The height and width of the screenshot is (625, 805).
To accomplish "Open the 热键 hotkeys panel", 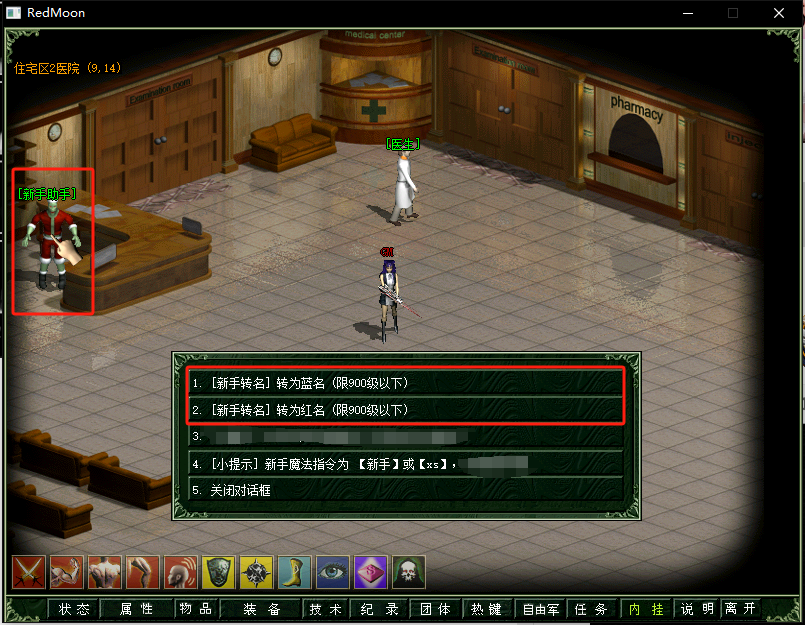I will click(x=487, y=609).
